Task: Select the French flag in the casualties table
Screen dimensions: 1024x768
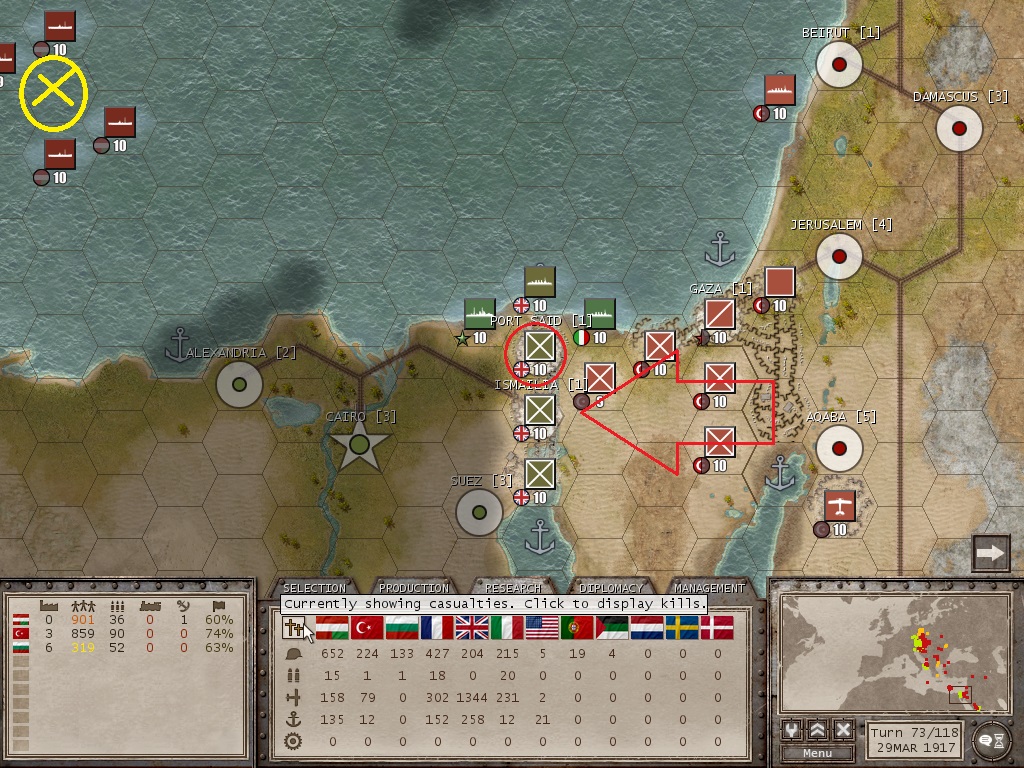Action: pos(436,628)
